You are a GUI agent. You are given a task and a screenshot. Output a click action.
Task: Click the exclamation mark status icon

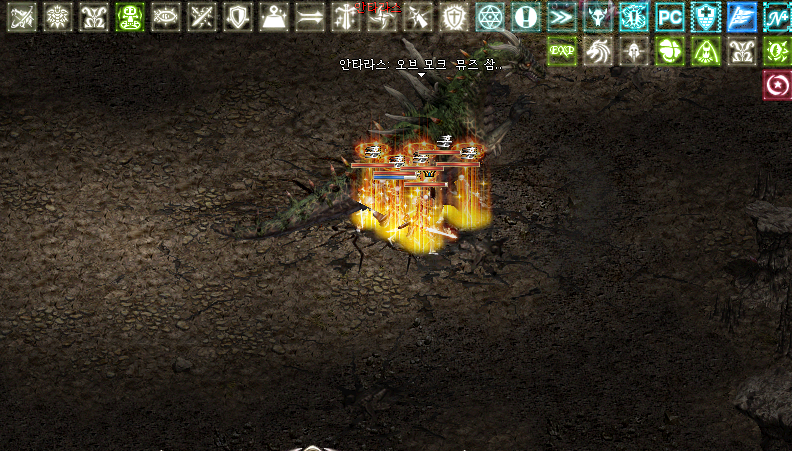point(526,16)
